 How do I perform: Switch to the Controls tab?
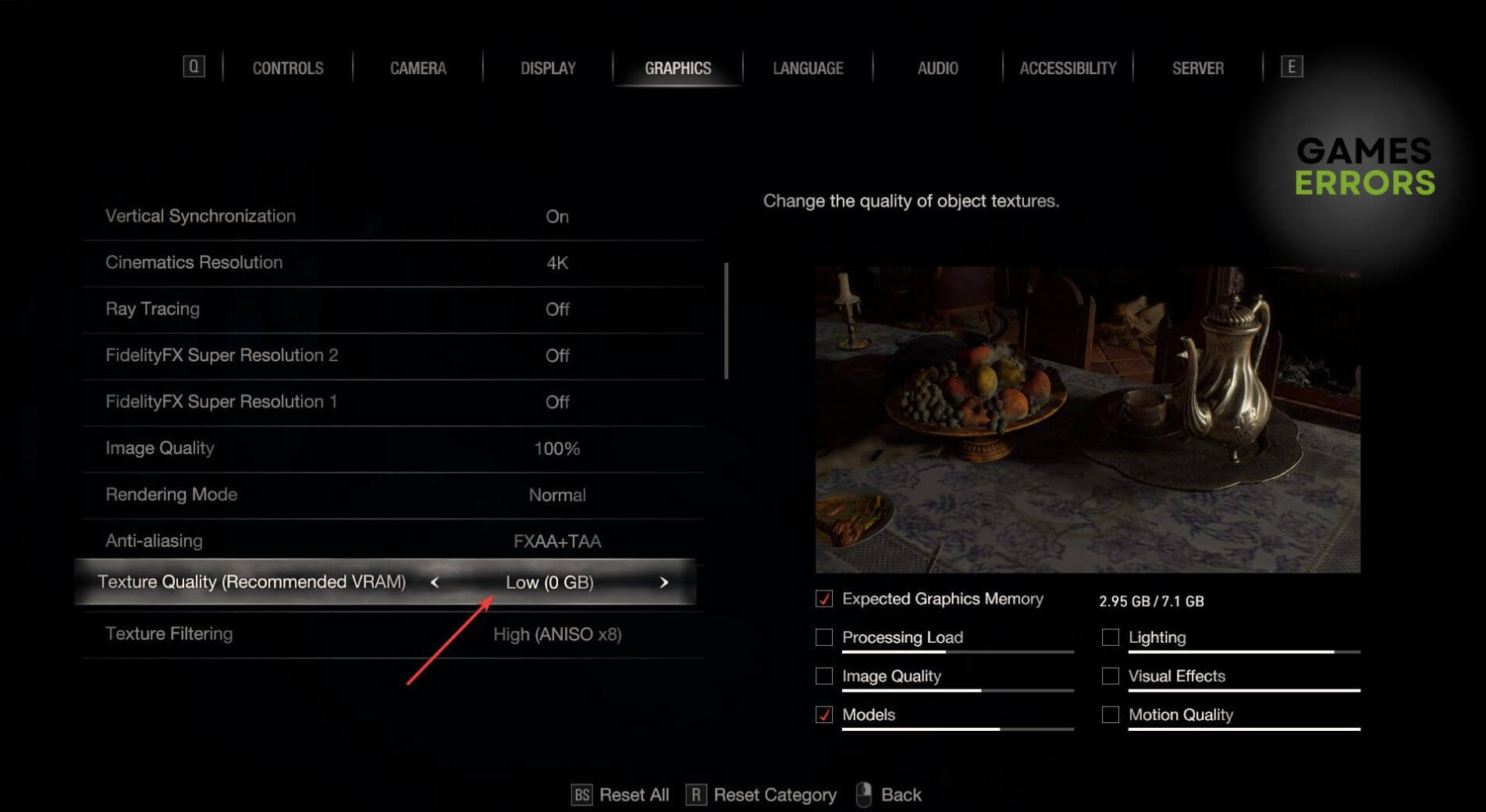pyautogui.click(x=287, y=69)
